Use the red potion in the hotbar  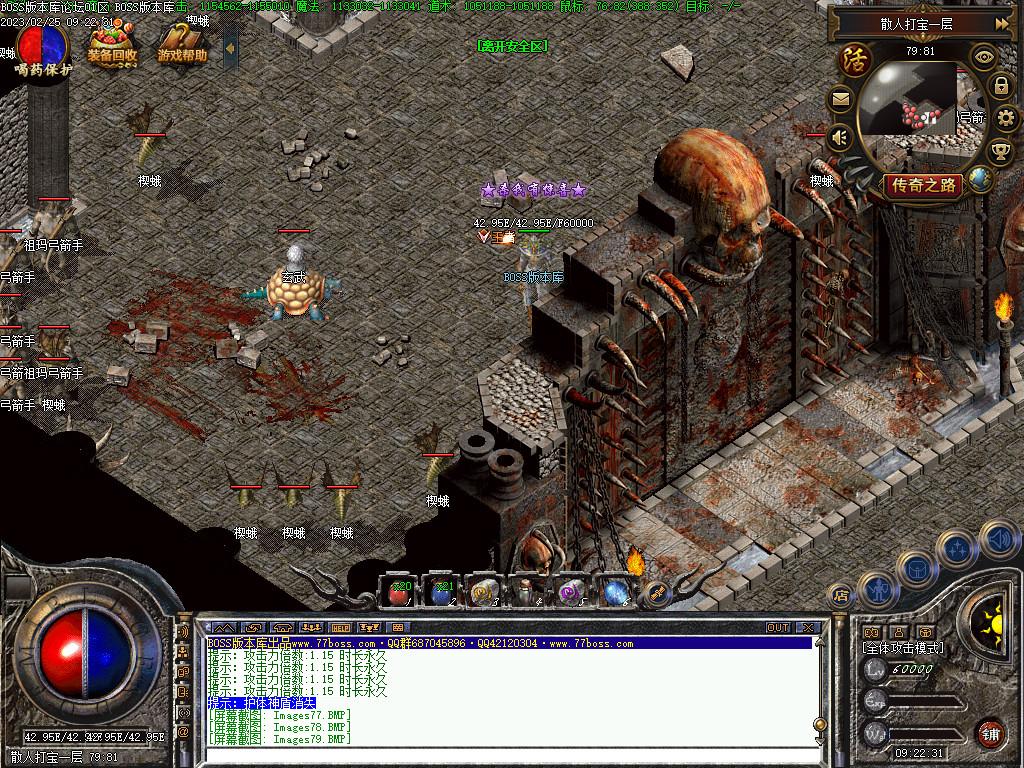pyautogui.click(x=400, y=592)
